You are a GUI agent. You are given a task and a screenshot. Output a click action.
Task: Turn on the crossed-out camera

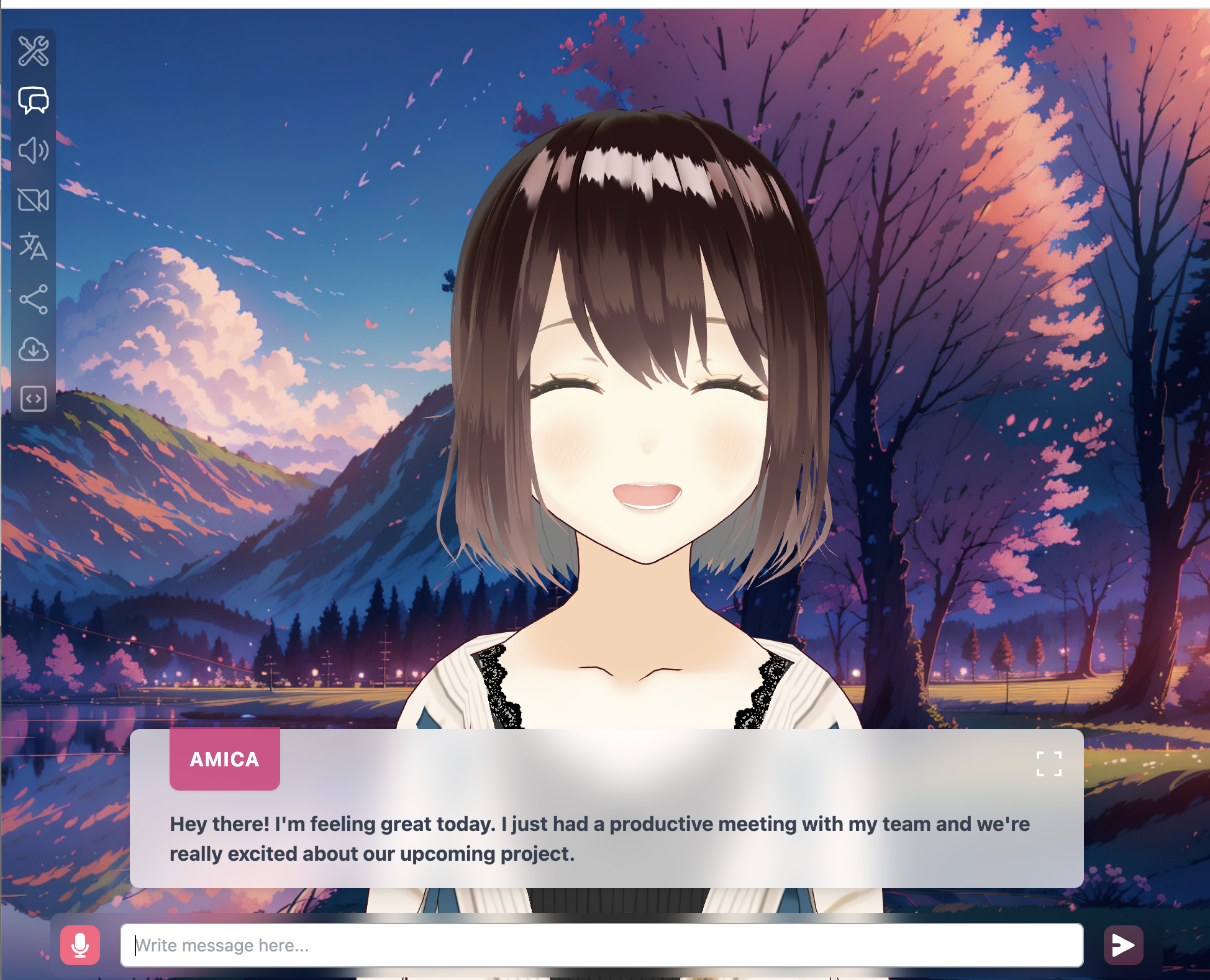pyautogui.click(x=34, y=200)
